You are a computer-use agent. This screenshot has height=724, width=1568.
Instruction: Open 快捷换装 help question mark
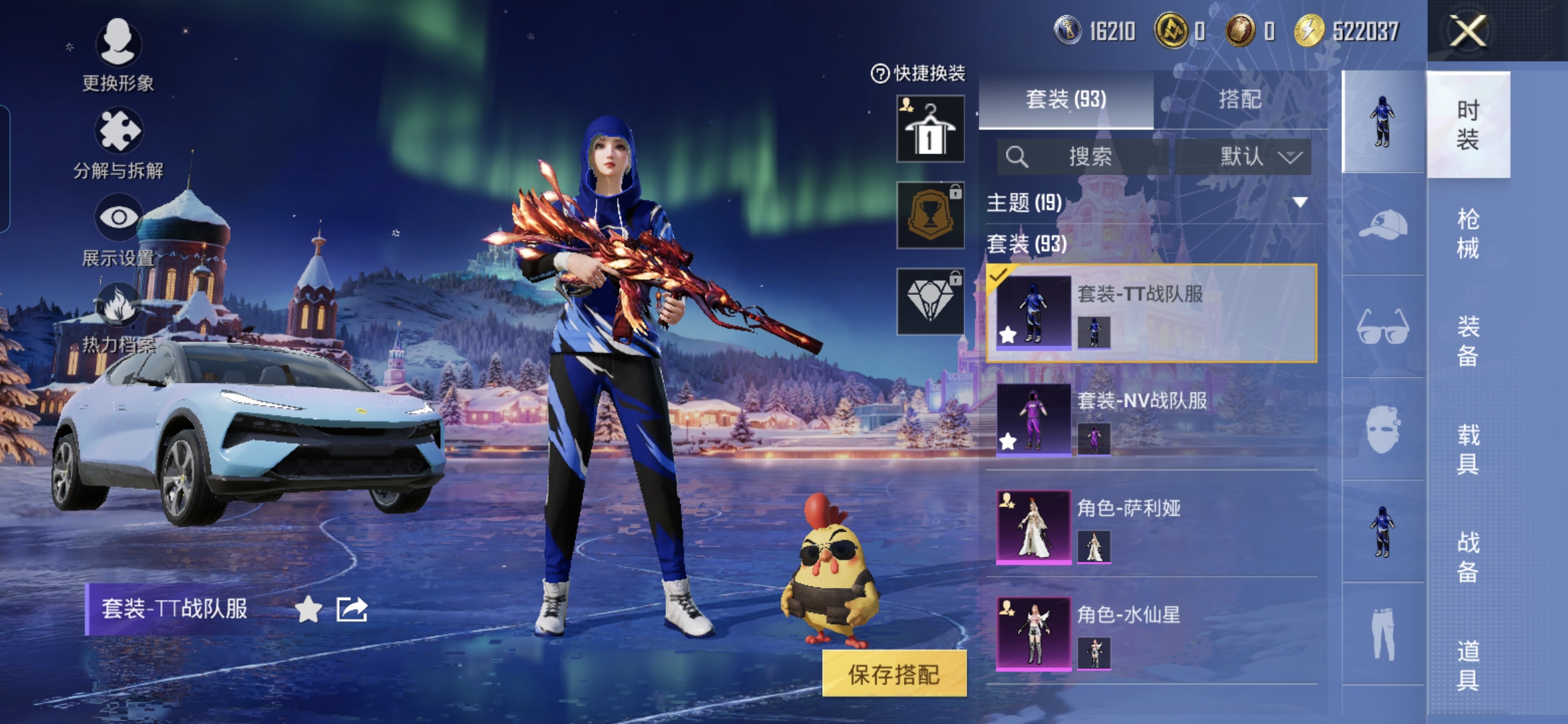[x=880, y=73]
